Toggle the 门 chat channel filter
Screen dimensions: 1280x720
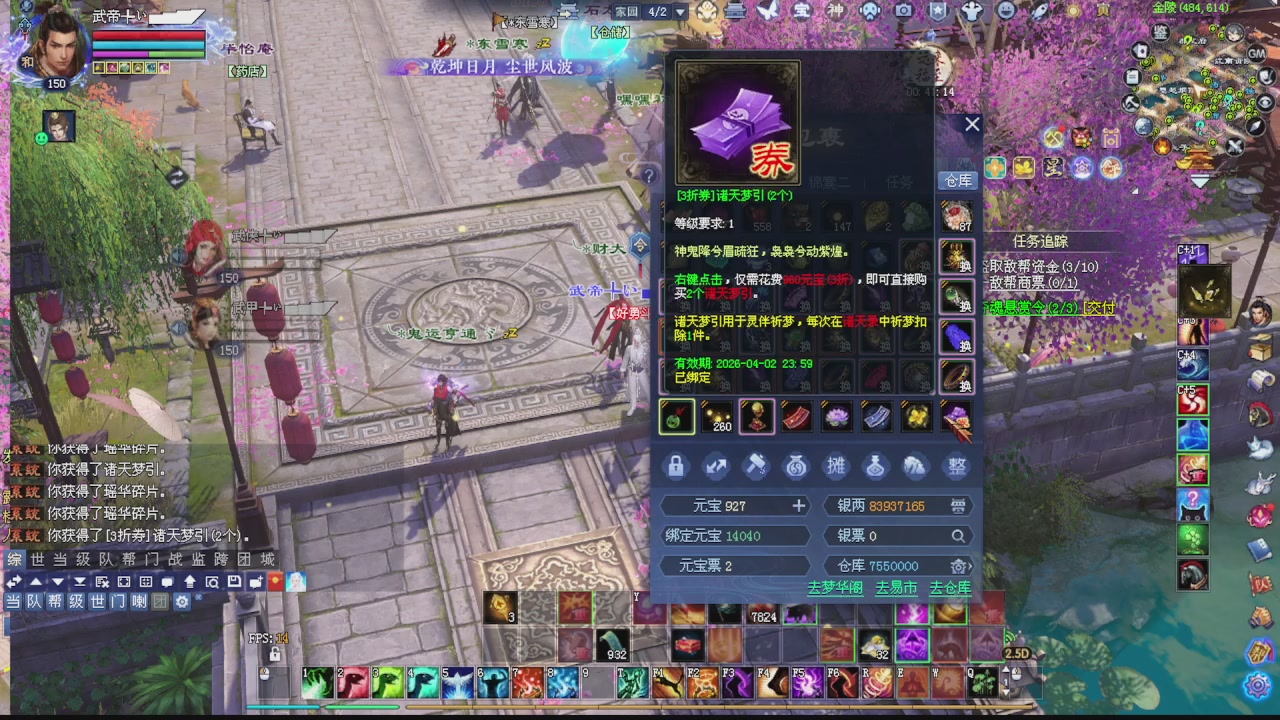(x=119, y=601)
